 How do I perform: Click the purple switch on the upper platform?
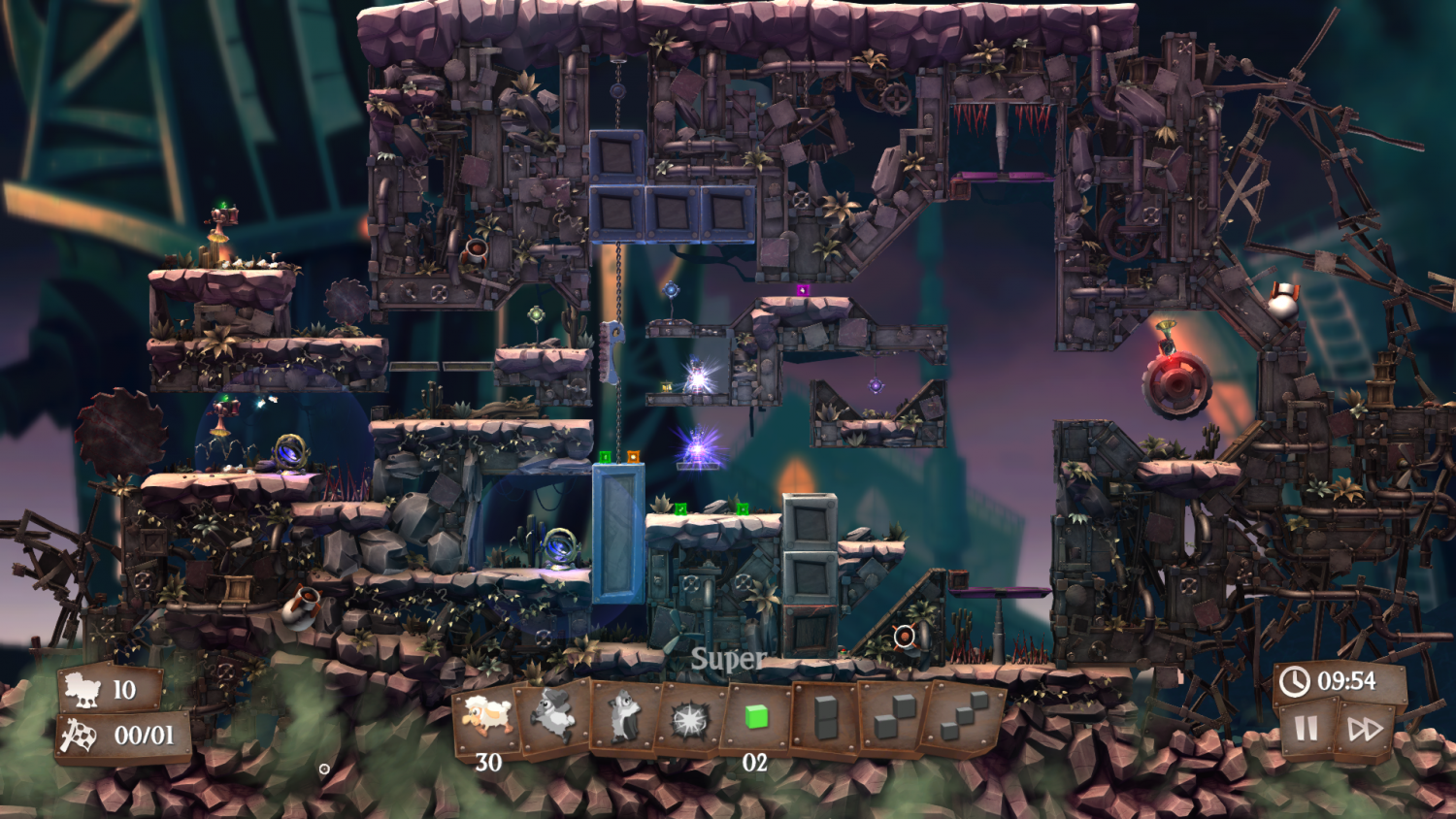pos(803,289)
